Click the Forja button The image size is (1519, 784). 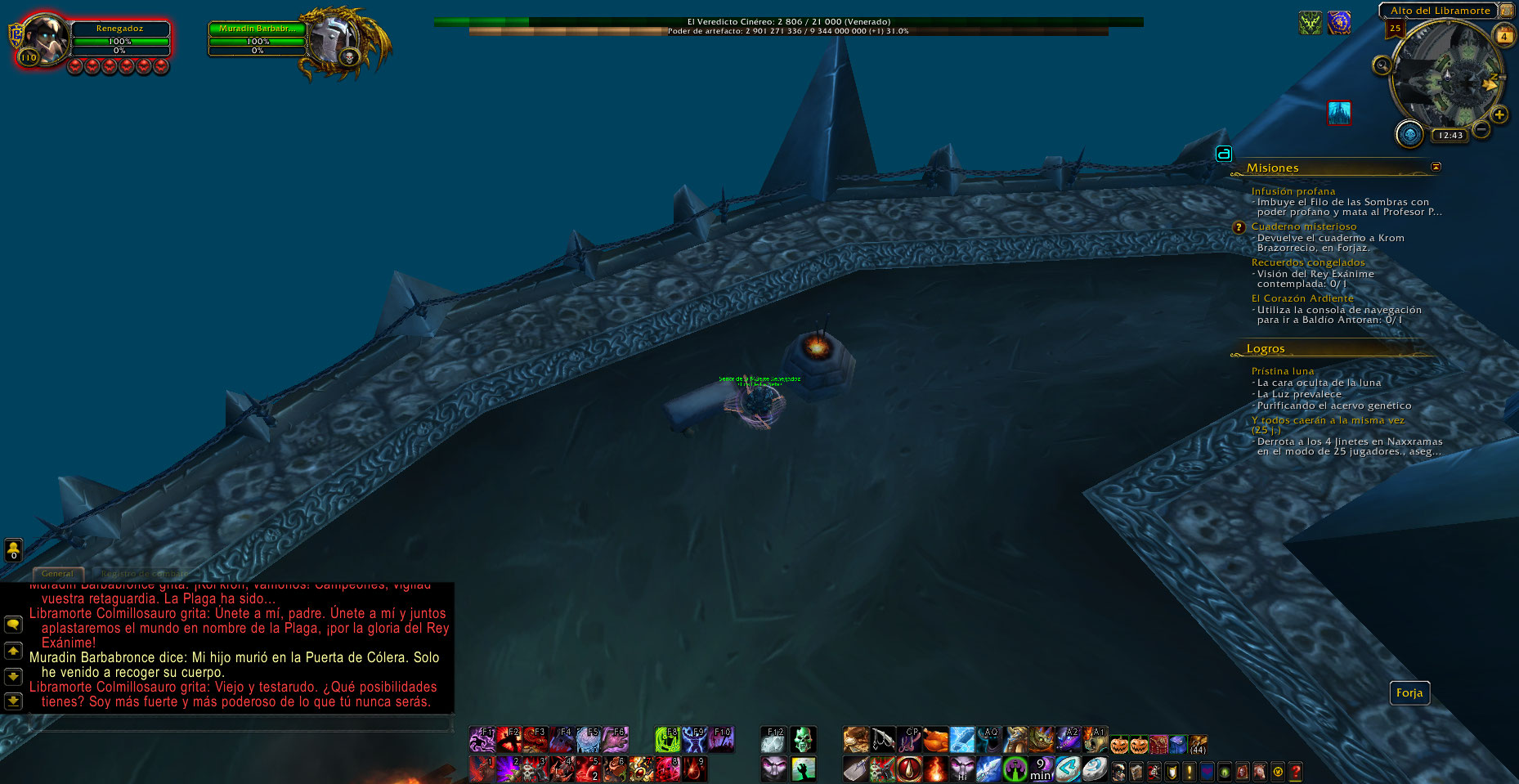[1409, 693]
